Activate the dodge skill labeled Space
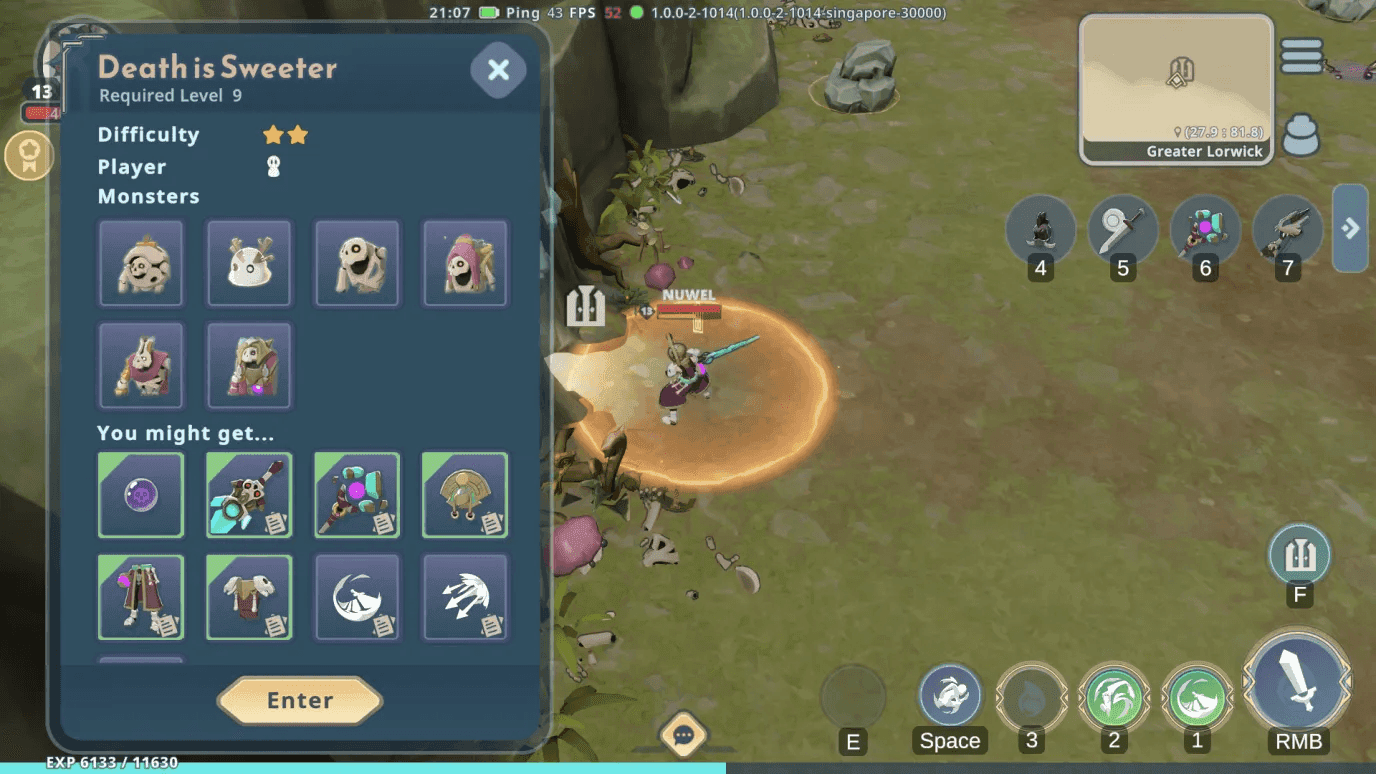This screenshot has height=774, width=1376. pyautogui.click(x=949, y=695)
